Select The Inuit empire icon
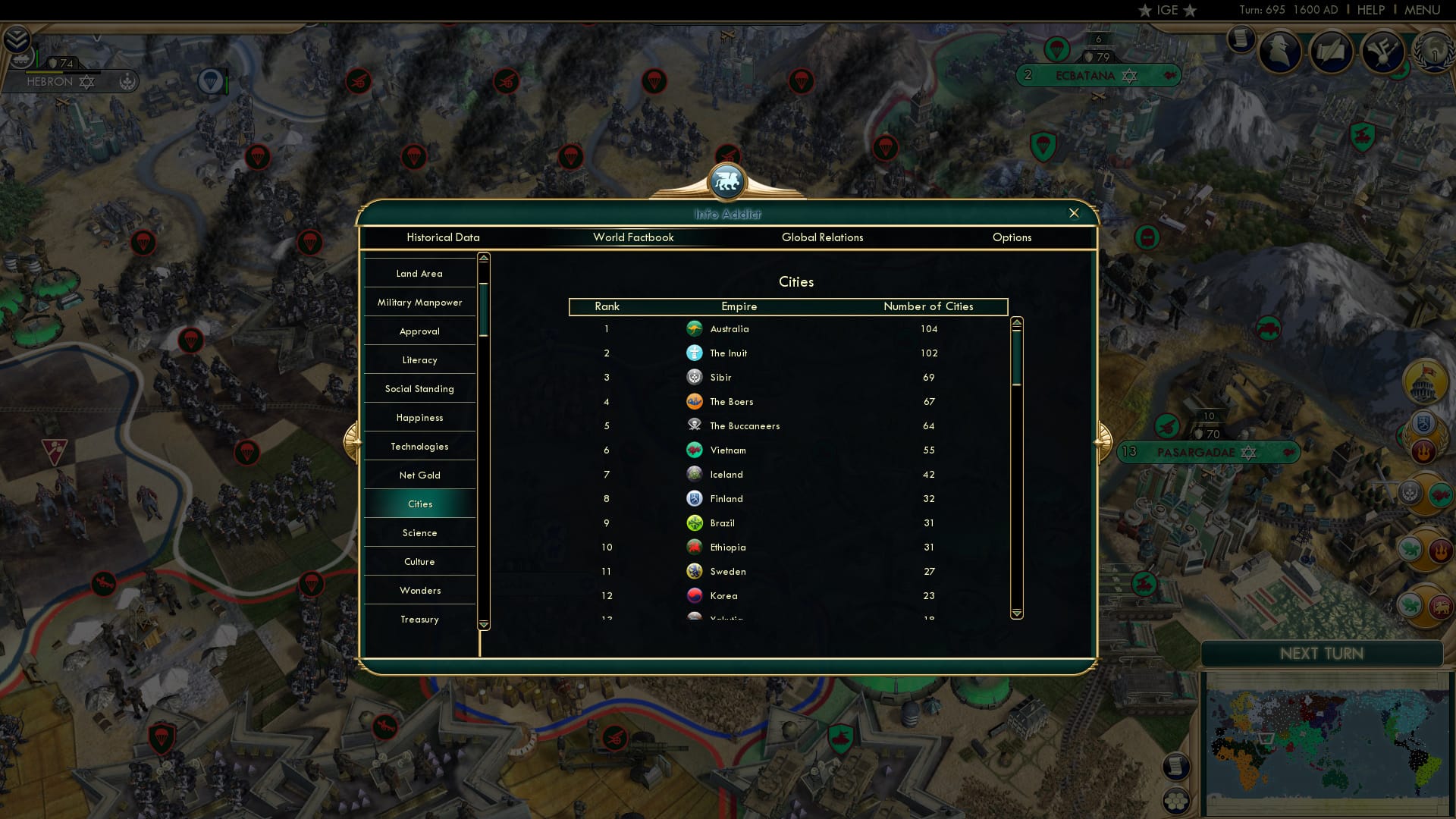This screenshot has height=819, width=1456. (x=696, y=353)
